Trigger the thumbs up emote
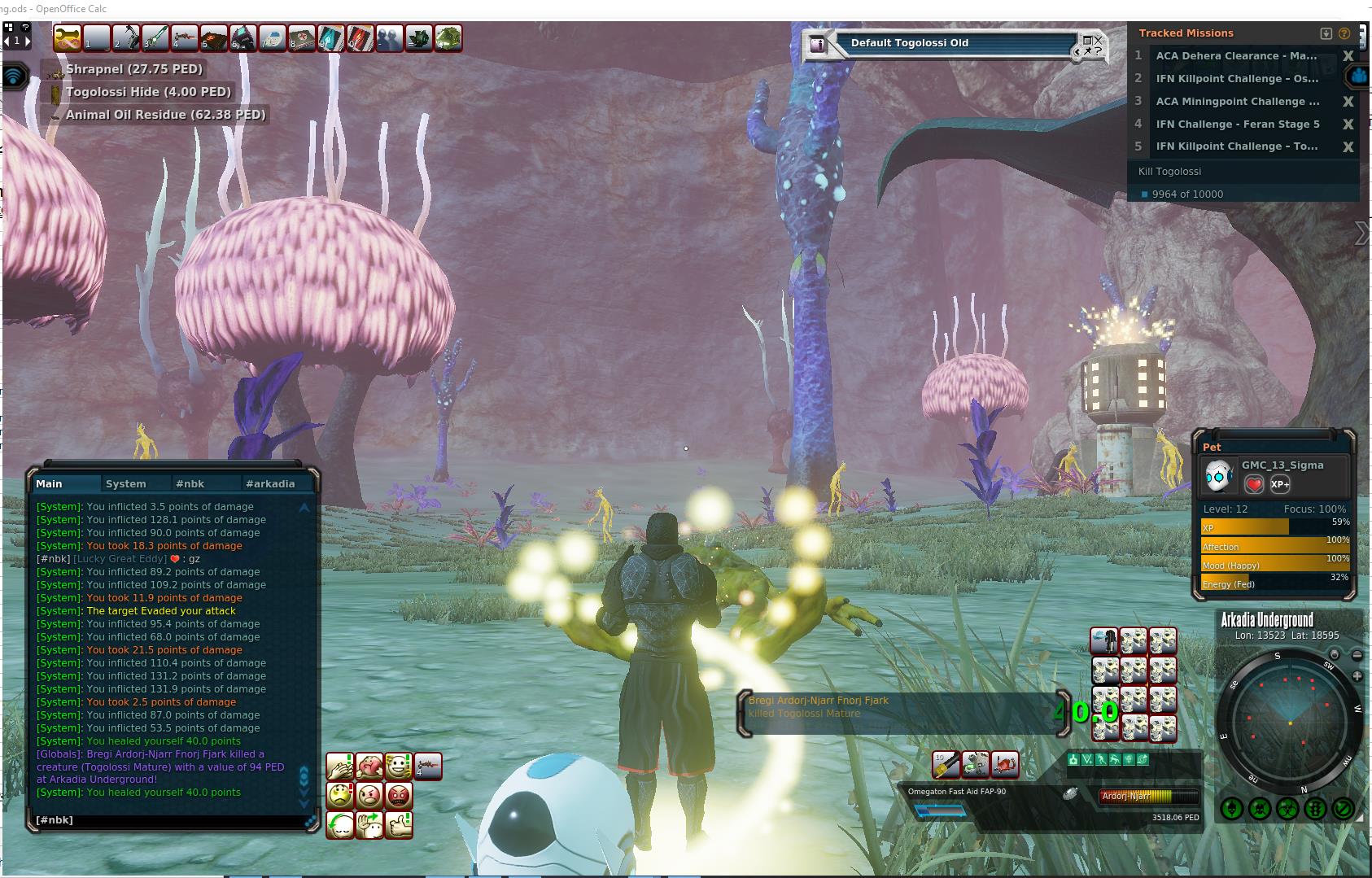 [399, 824]
